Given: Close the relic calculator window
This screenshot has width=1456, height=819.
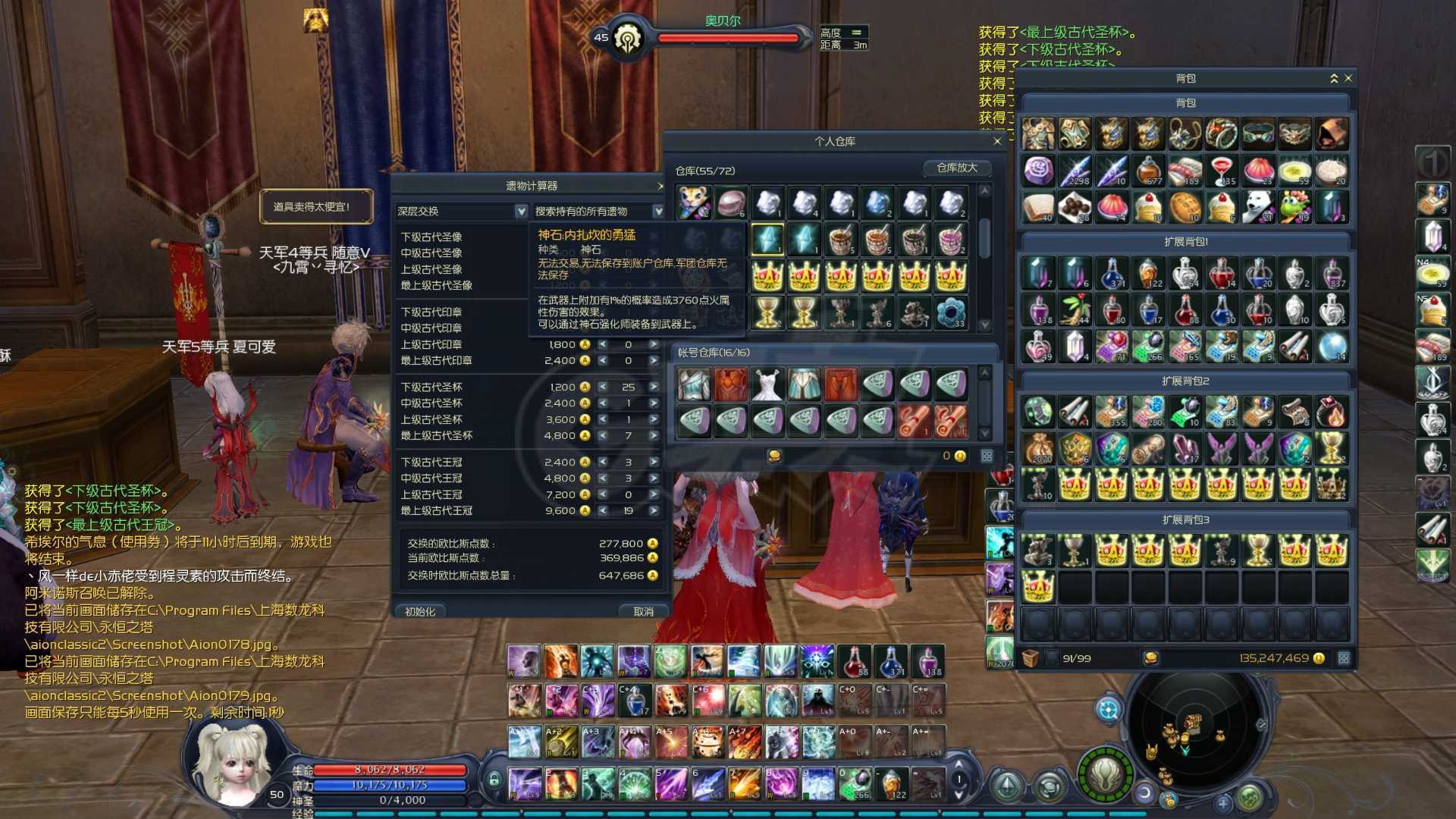Looking at the screenshot, I should tap(660, 186).
